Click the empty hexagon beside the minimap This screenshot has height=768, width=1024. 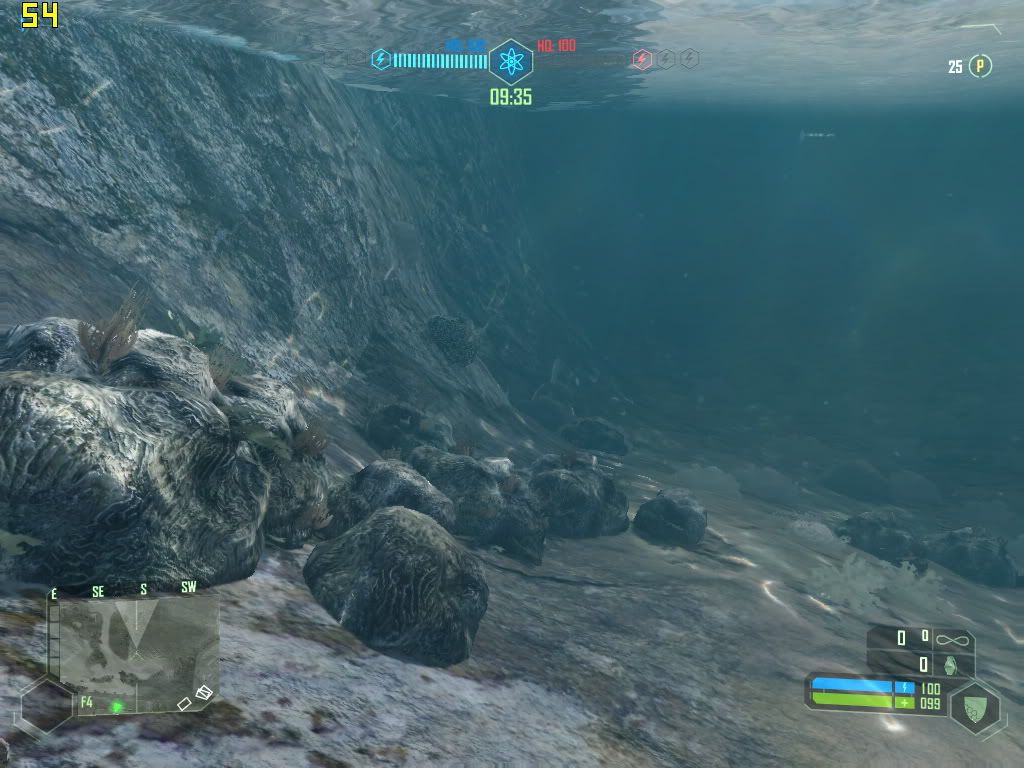[x=46, y=707]
